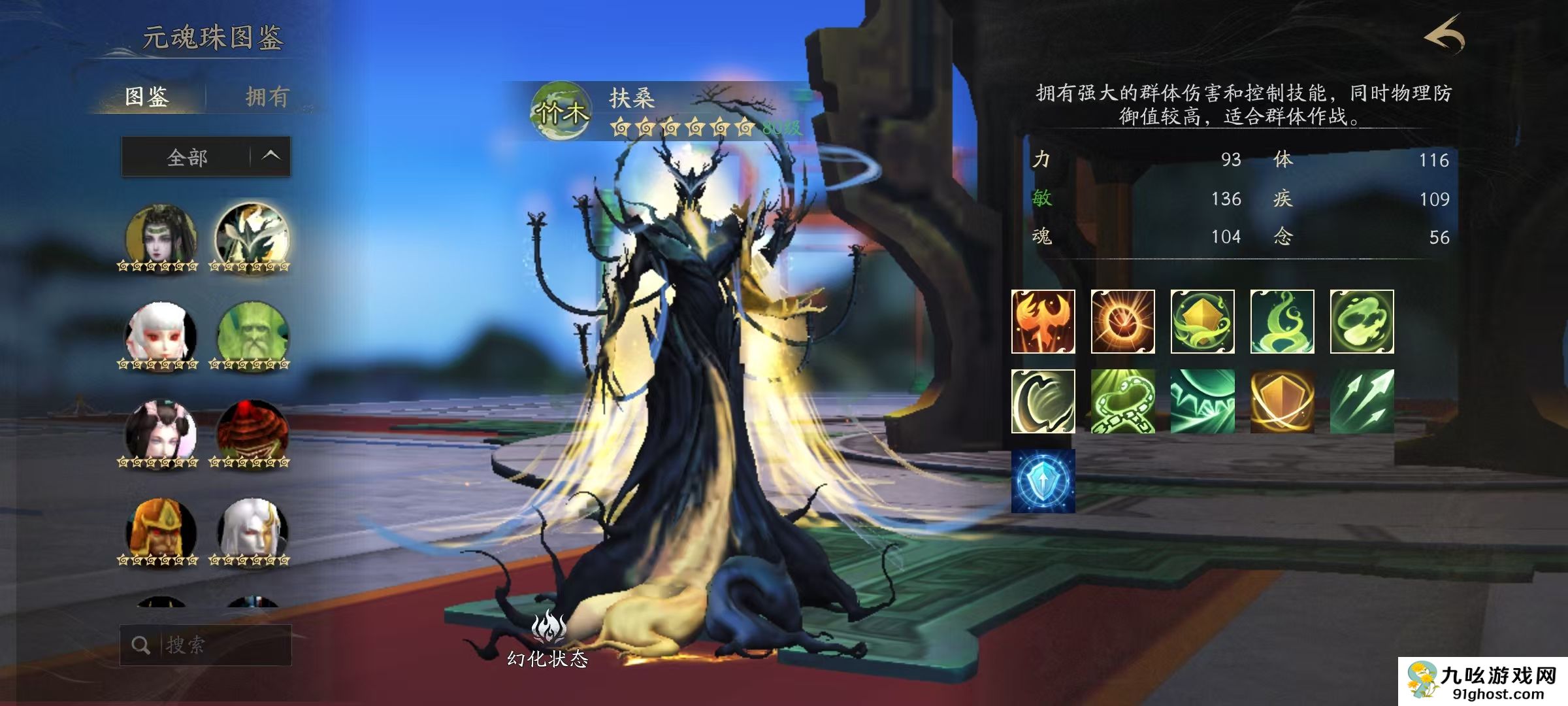Go back with the return arrow
1568x706 pixels.
click(1445, 35)
